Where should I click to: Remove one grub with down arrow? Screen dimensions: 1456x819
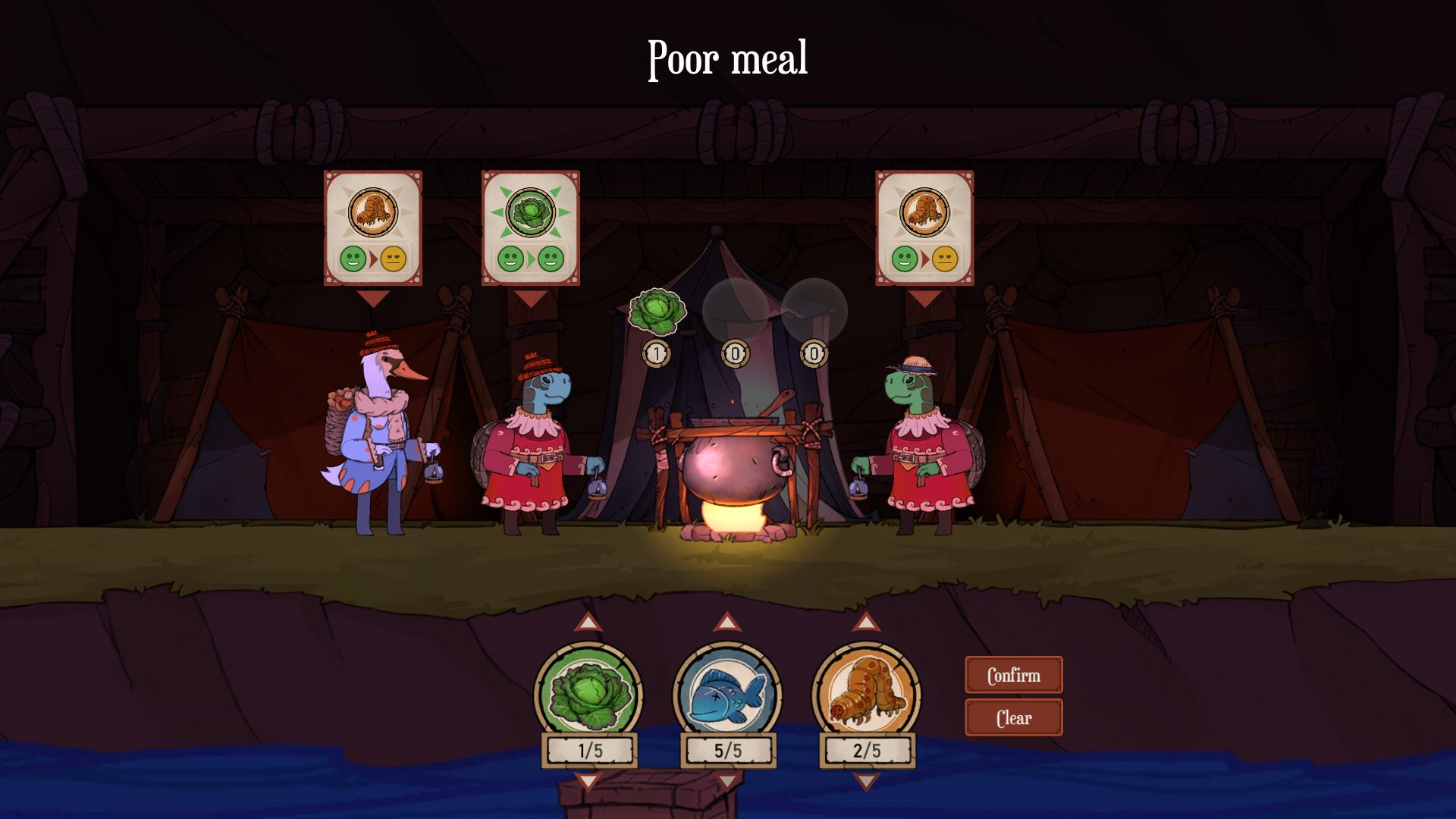[866, 781]
